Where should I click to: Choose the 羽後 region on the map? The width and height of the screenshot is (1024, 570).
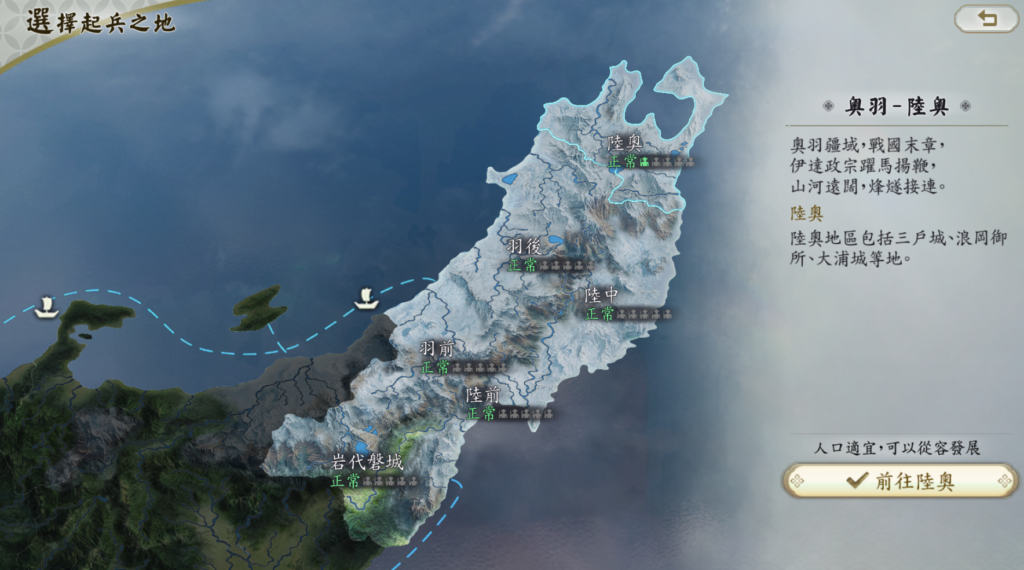pyautogui.click(x=525, y=247)
